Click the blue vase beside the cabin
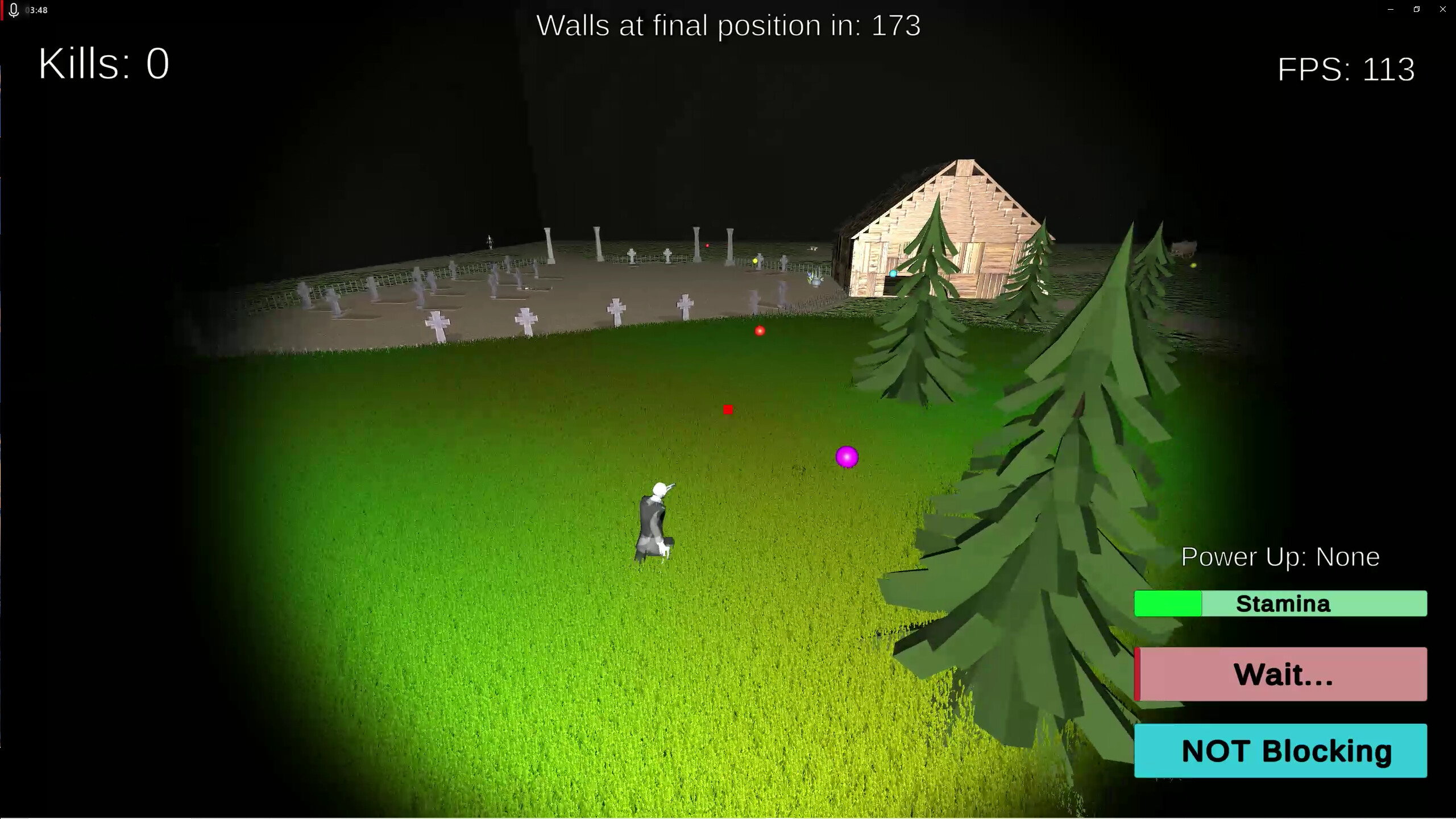1456x819 pixels. [x=815, y=281]
